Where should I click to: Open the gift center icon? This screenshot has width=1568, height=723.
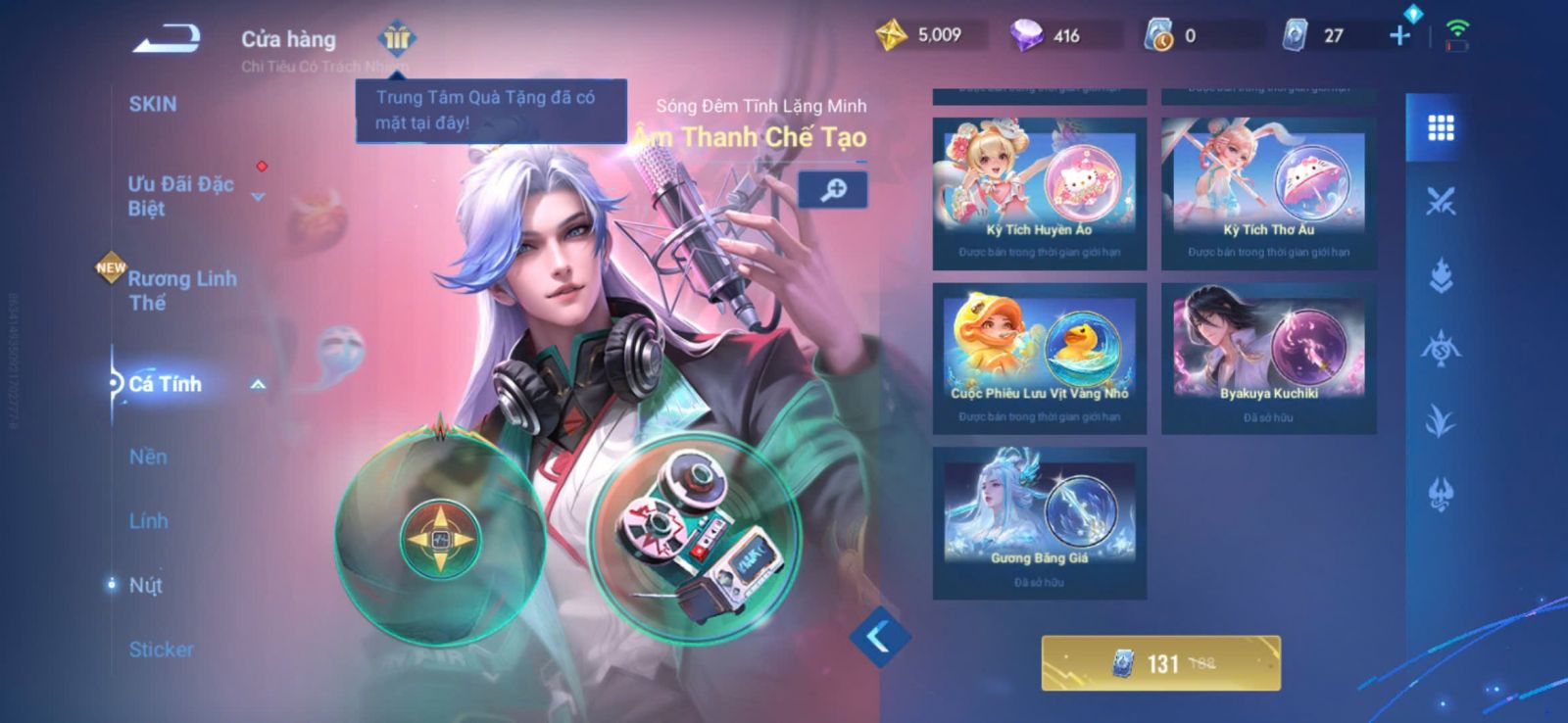pyautogui.click(x=397, y=38)
